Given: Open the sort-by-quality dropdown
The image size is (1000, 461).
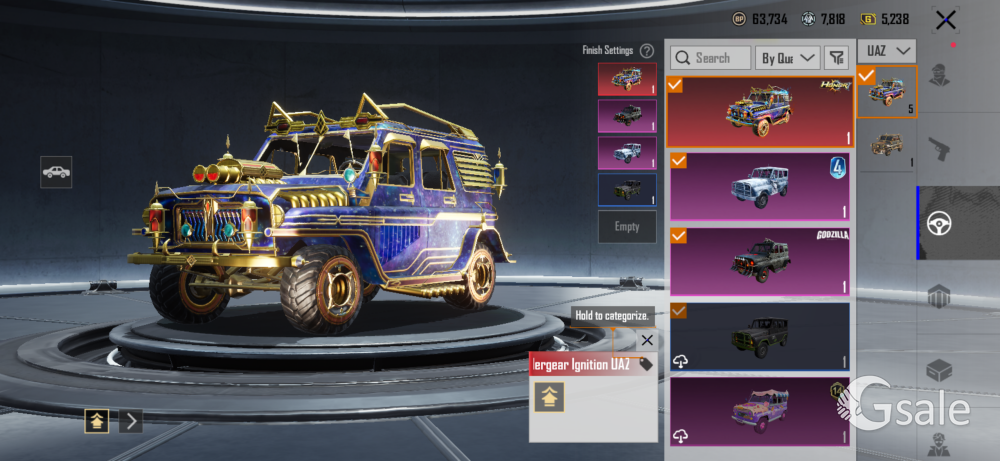Looking at the screenshot, I should click(787, 58).
